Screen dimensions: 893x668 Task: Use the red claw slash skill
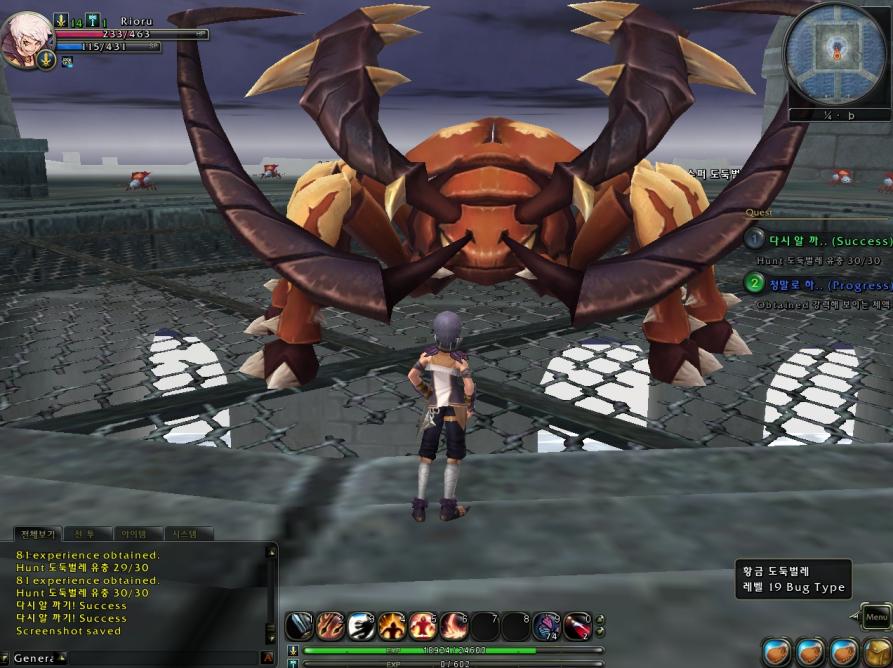(x=331, y=627)
